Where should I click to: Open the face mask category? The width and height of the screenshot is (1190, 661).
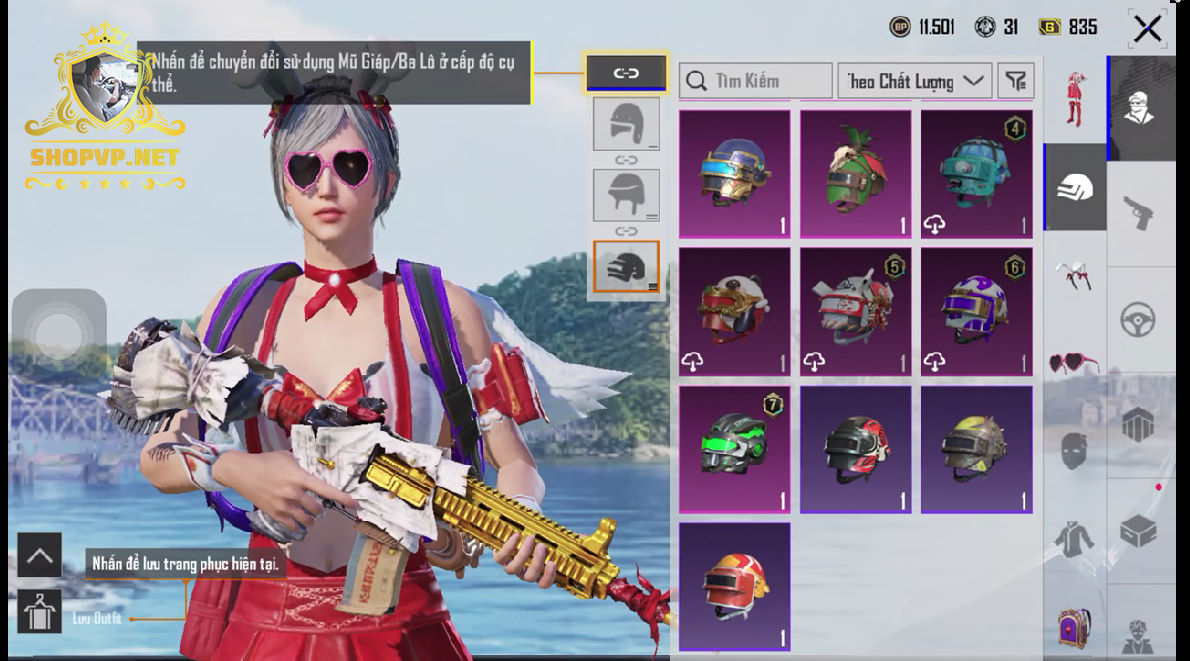1073,451
